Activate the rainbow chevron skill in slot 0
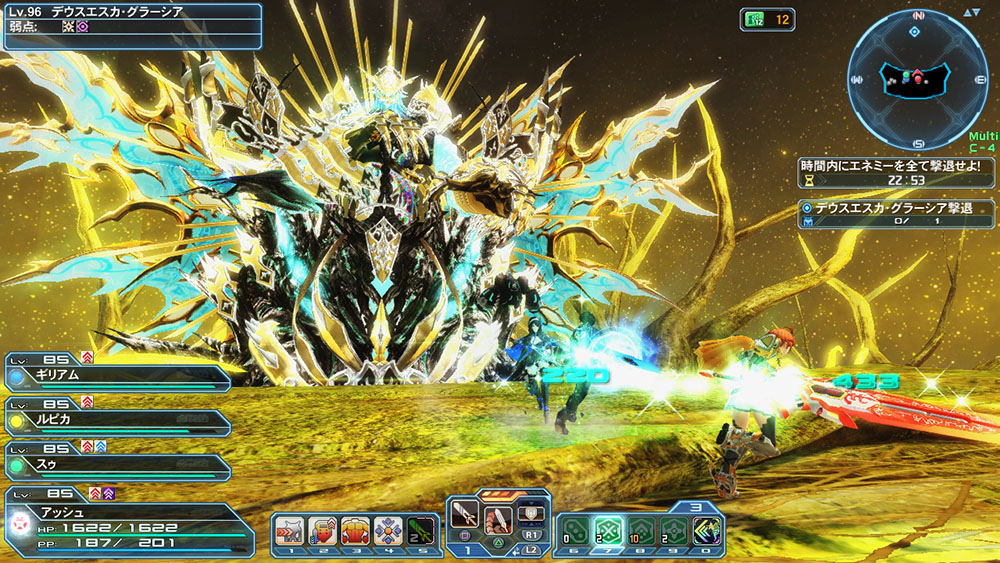Viewport: 1000px width, 563px height. click(x=706, y=531)
